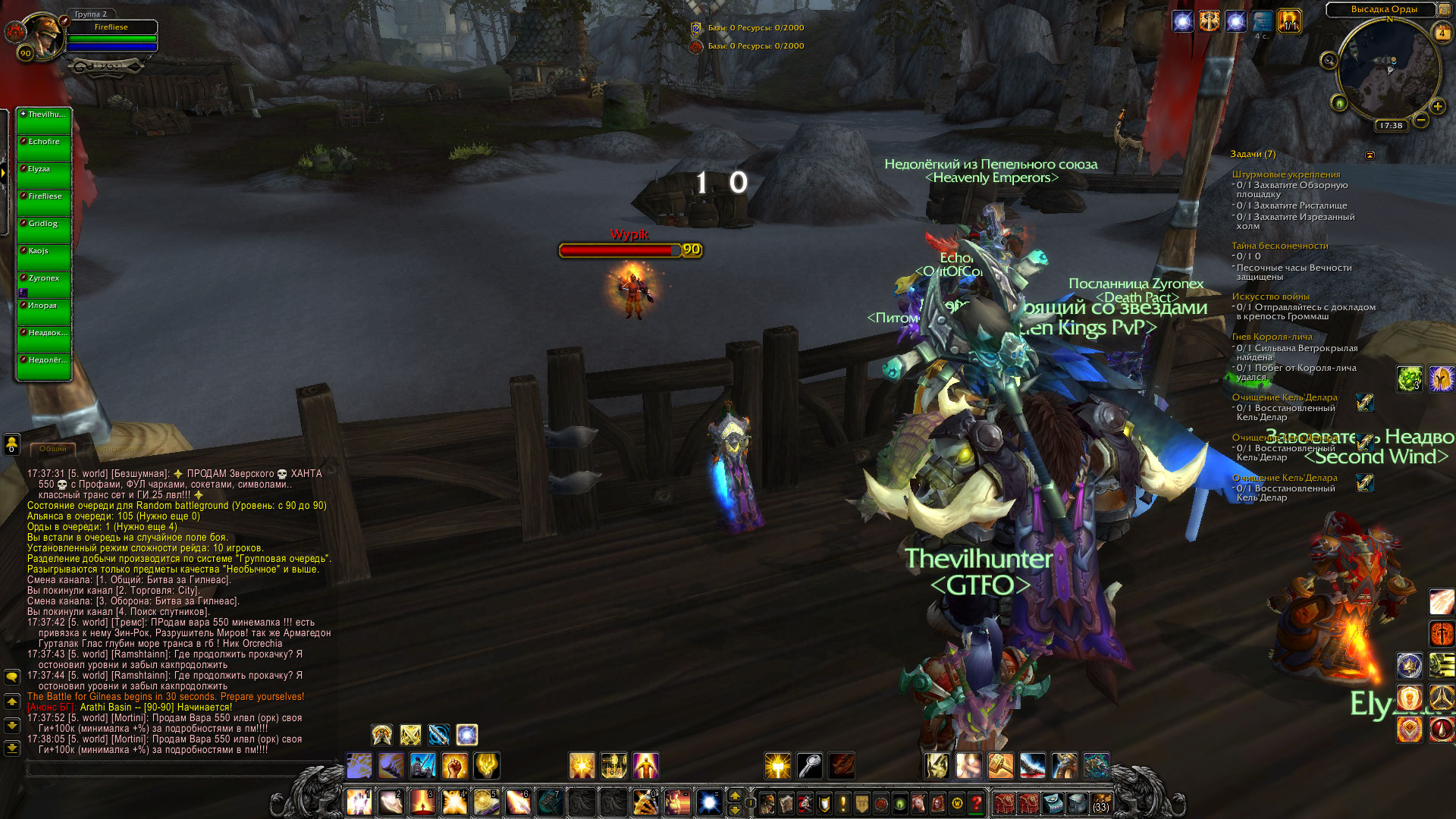This screenshot has height=819, width=1456.
Task: Activate the hammer ability in slot 7
Action: (x=550, y=802)
